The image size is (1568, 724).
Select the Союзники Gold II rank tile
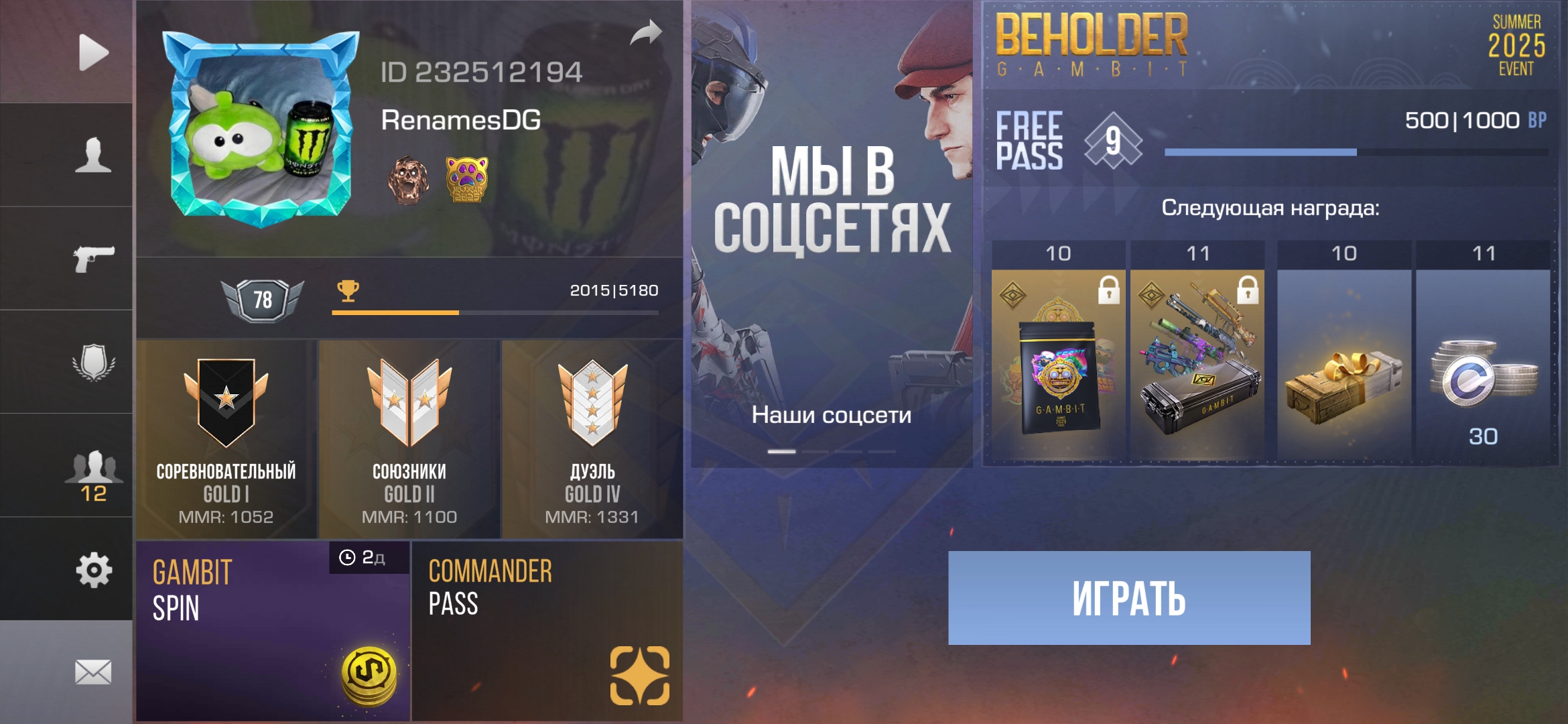coord(409,440)
